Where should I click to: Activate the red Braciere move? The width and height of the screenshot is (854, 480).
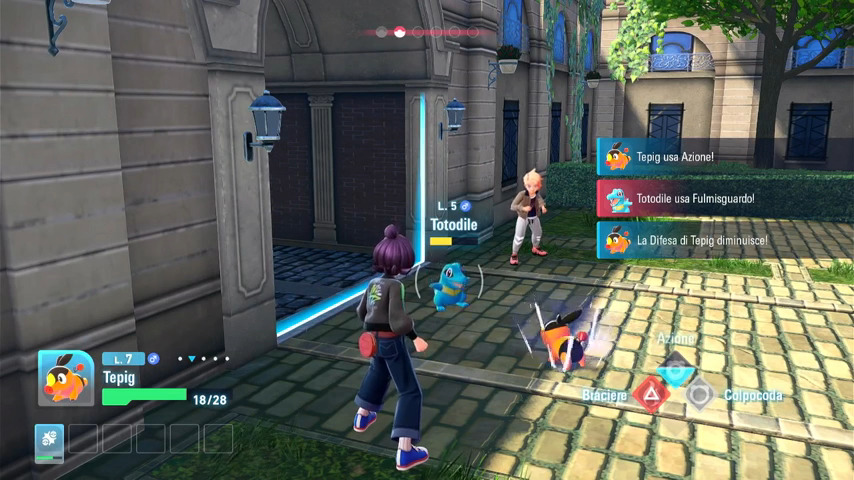[x=651, y=395]
